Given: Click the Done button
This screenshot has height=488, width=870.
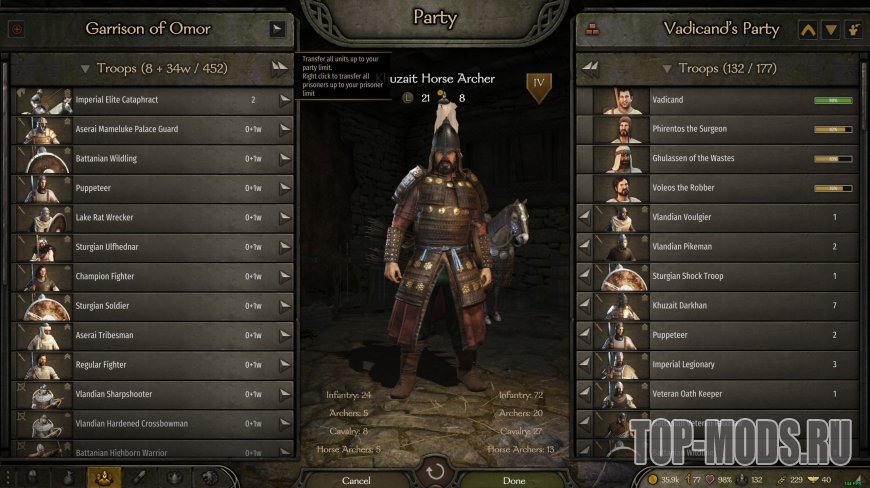Looking at the screenshot, I should [514, 480].
